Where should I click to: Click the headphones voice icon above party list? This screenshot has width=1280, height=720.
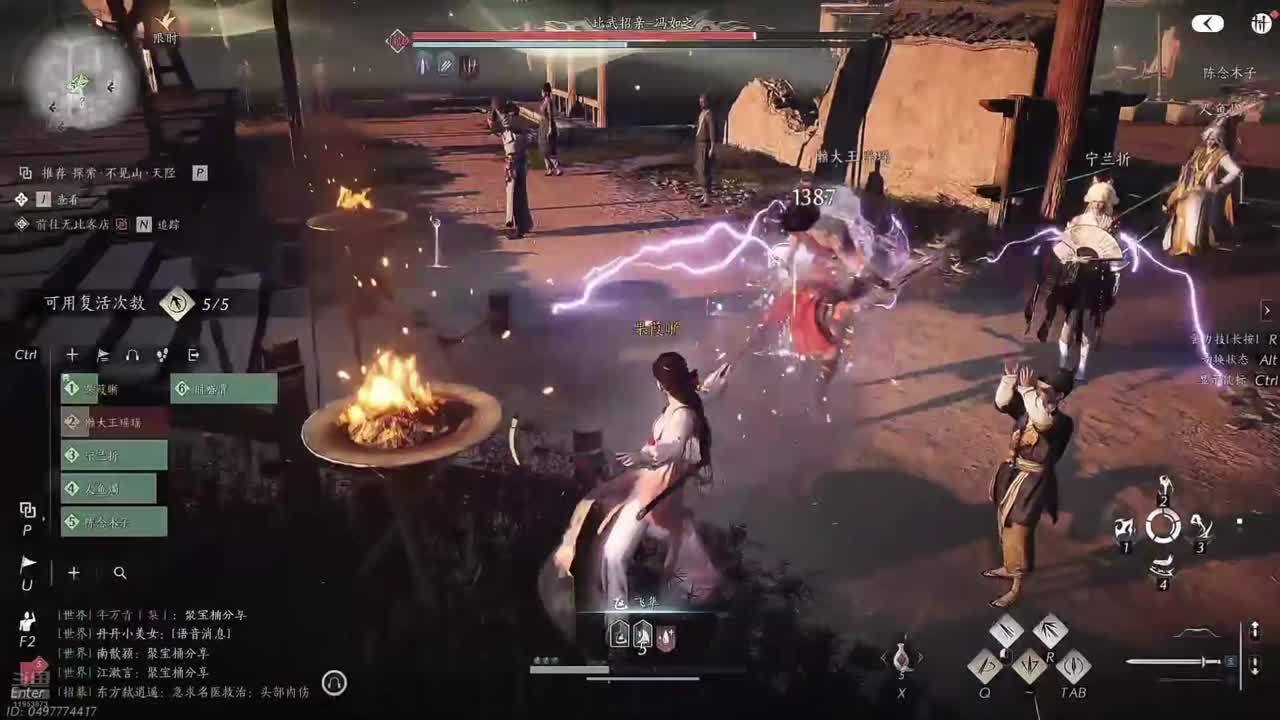pyautogui.click(x=132, y=355)
